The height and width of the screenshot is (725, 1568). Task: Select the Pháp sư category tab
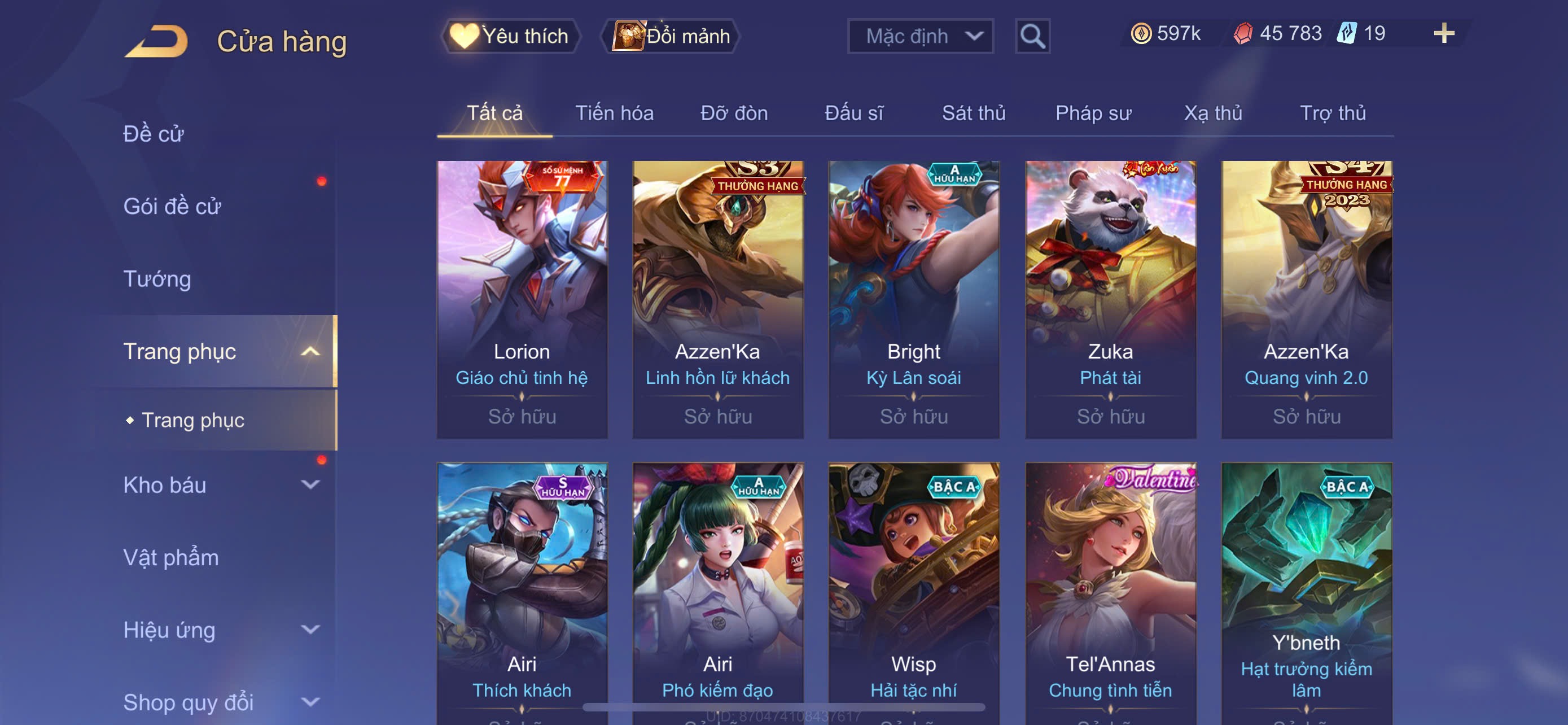[1093, 113]
